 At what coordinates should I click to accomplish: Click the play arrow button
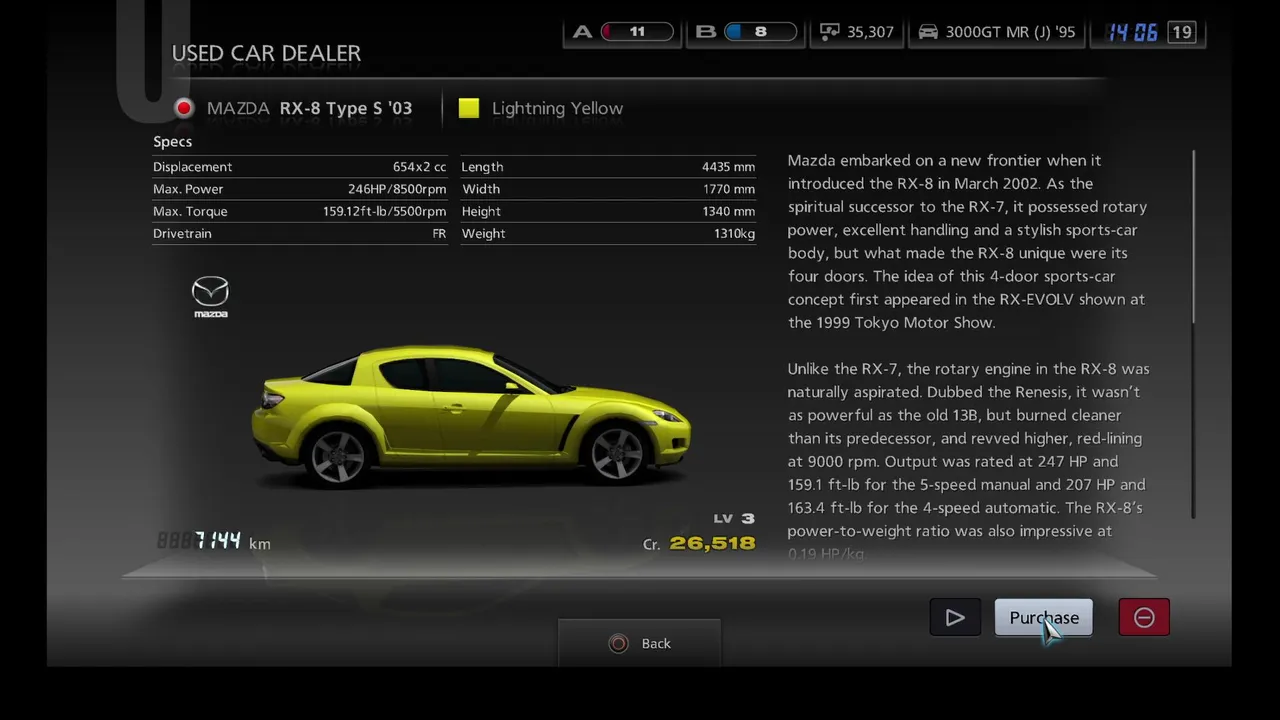[955, 618]
